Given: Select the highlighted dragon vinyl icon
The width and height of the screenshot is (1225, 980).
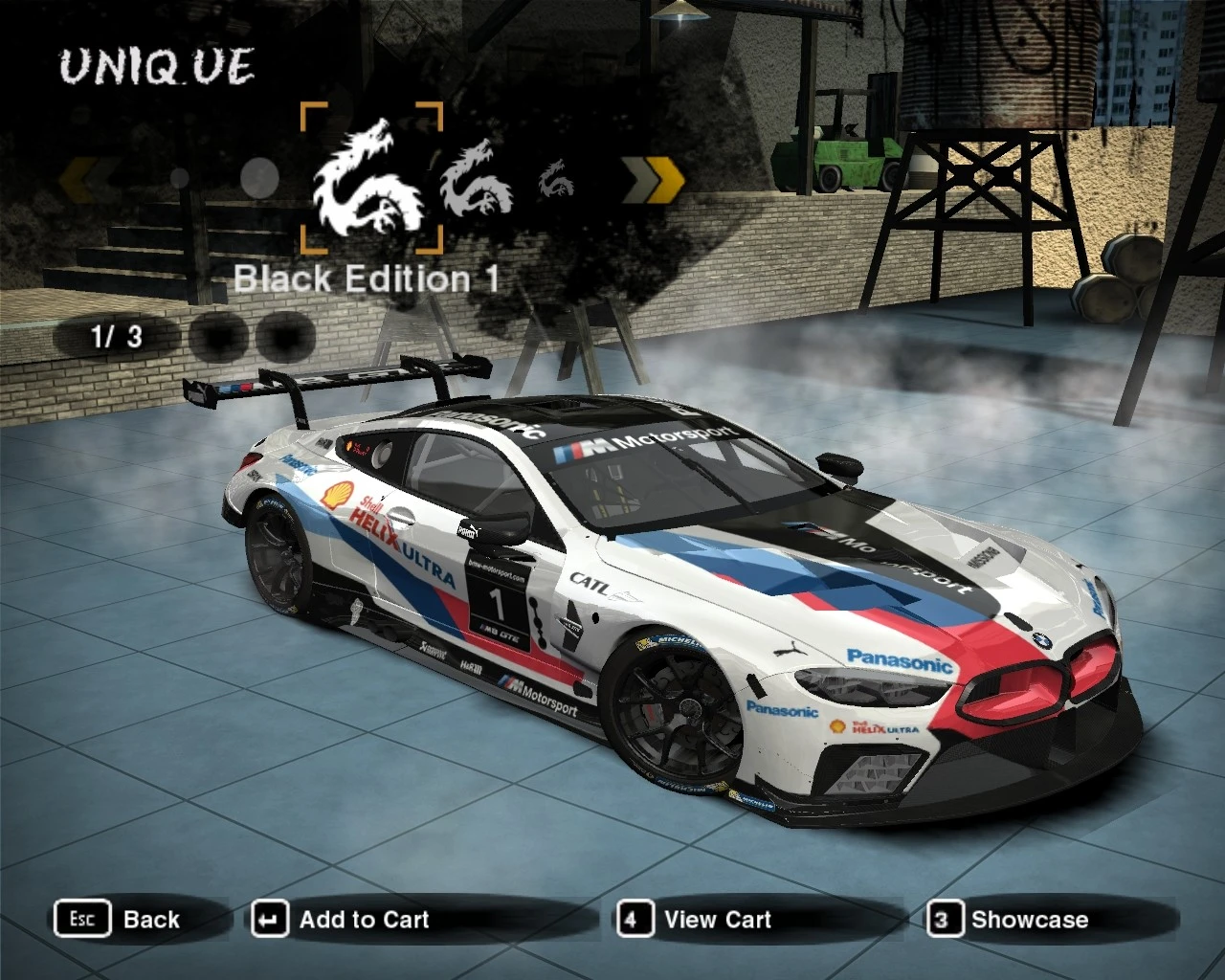Looking at the screenshot, I should 373,177.
